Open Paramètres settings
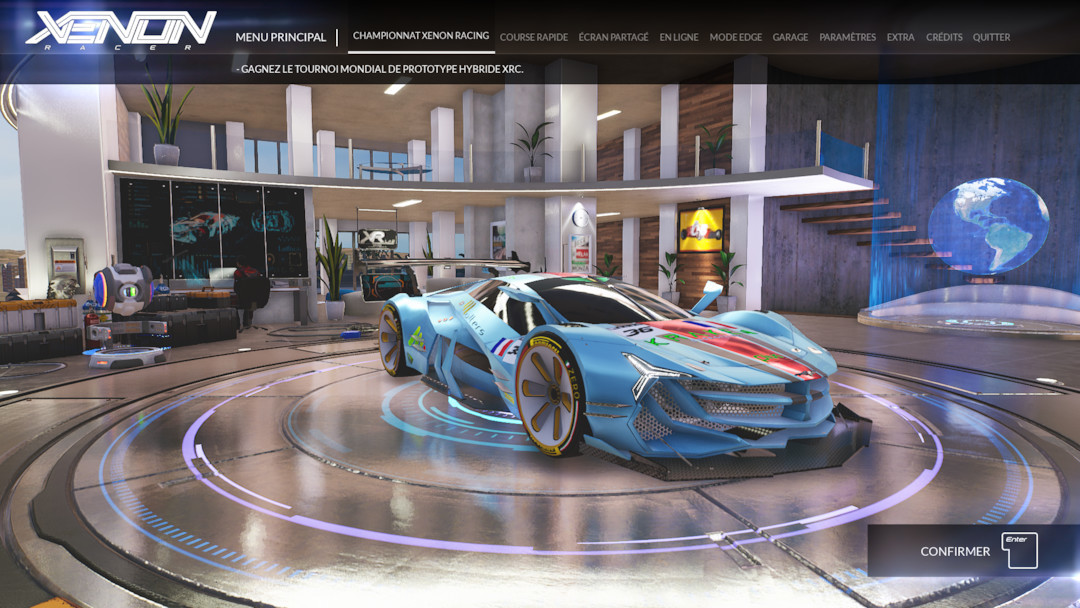The height and width of the screenshot is (608, 1080). point(847,37)
